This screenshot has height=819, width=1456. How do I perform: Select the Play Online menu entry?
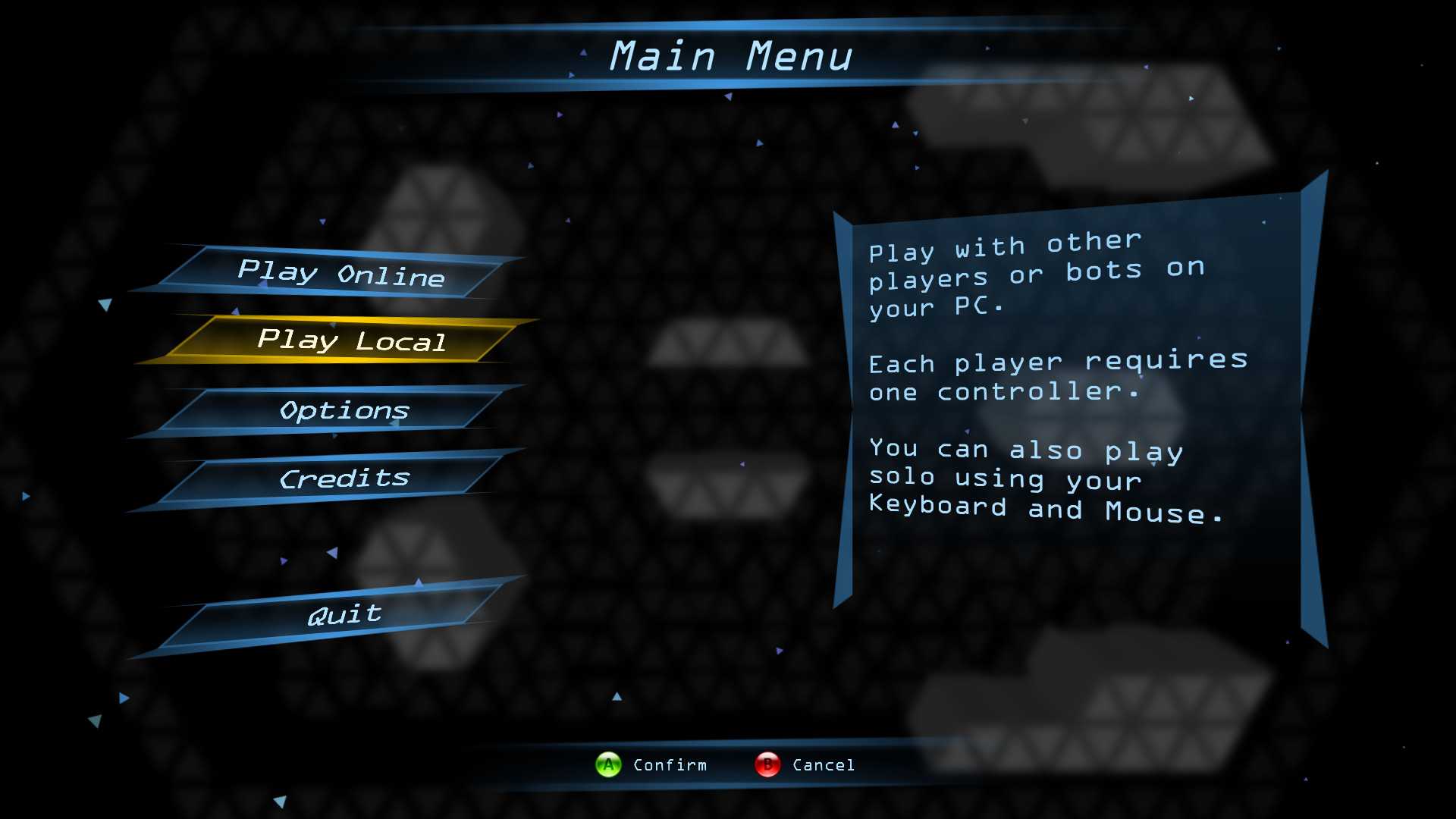coord(341,273)
